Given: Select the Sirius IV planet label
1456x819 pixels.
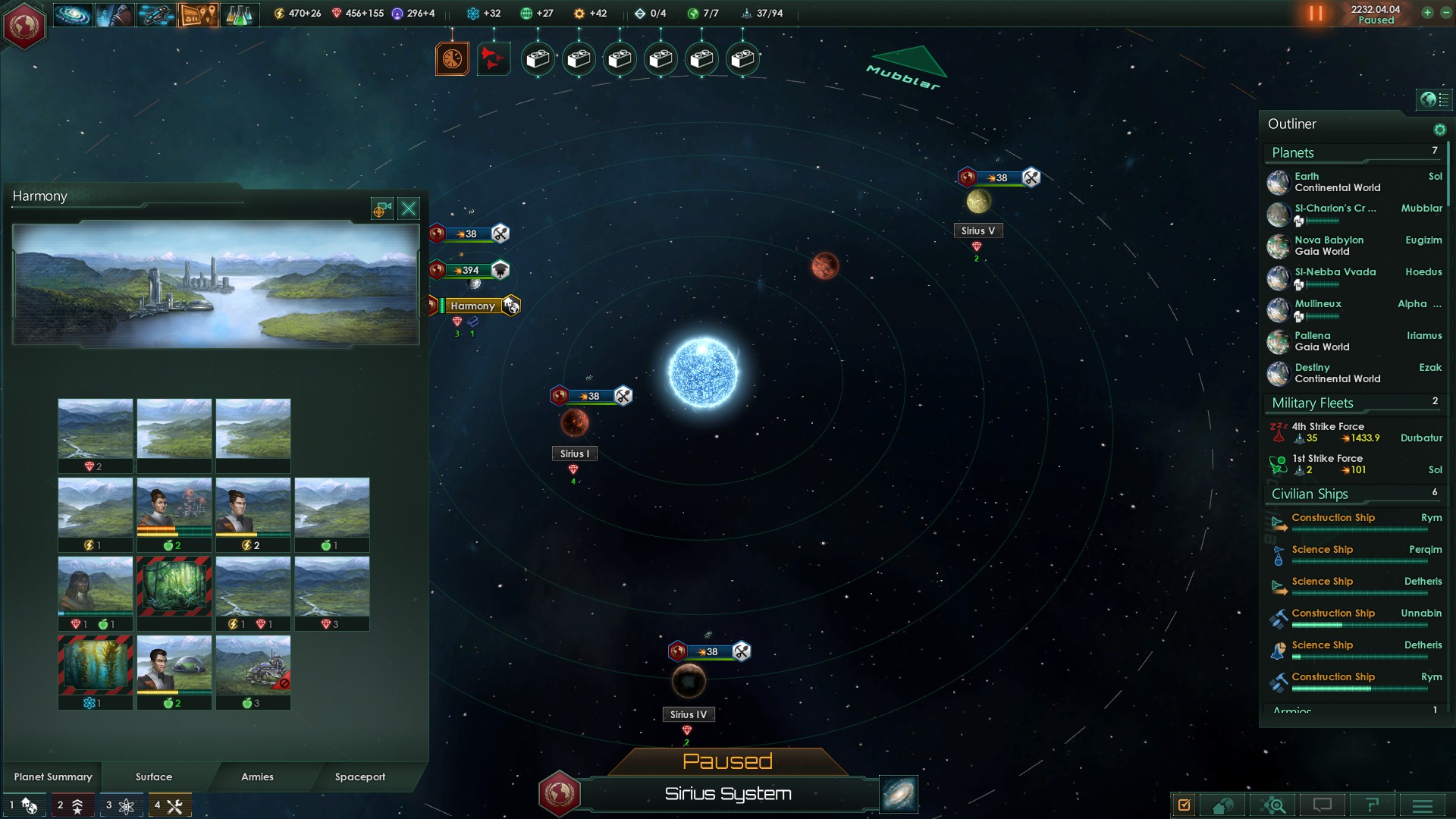Looking at the screenshot, I should 688,714.
